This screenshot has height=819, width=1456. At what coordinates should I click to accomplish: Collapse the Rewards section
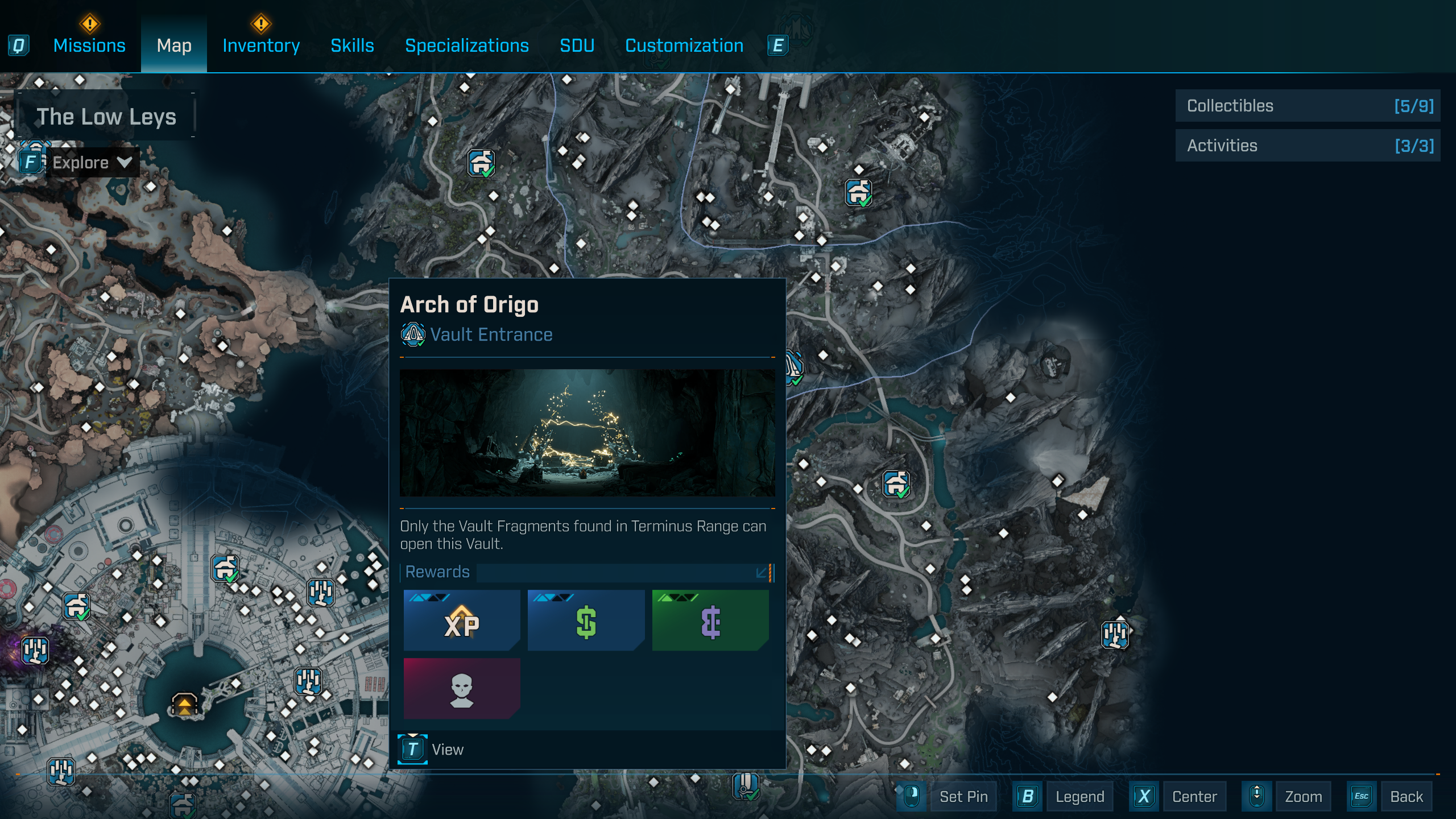tap(762, 572)
